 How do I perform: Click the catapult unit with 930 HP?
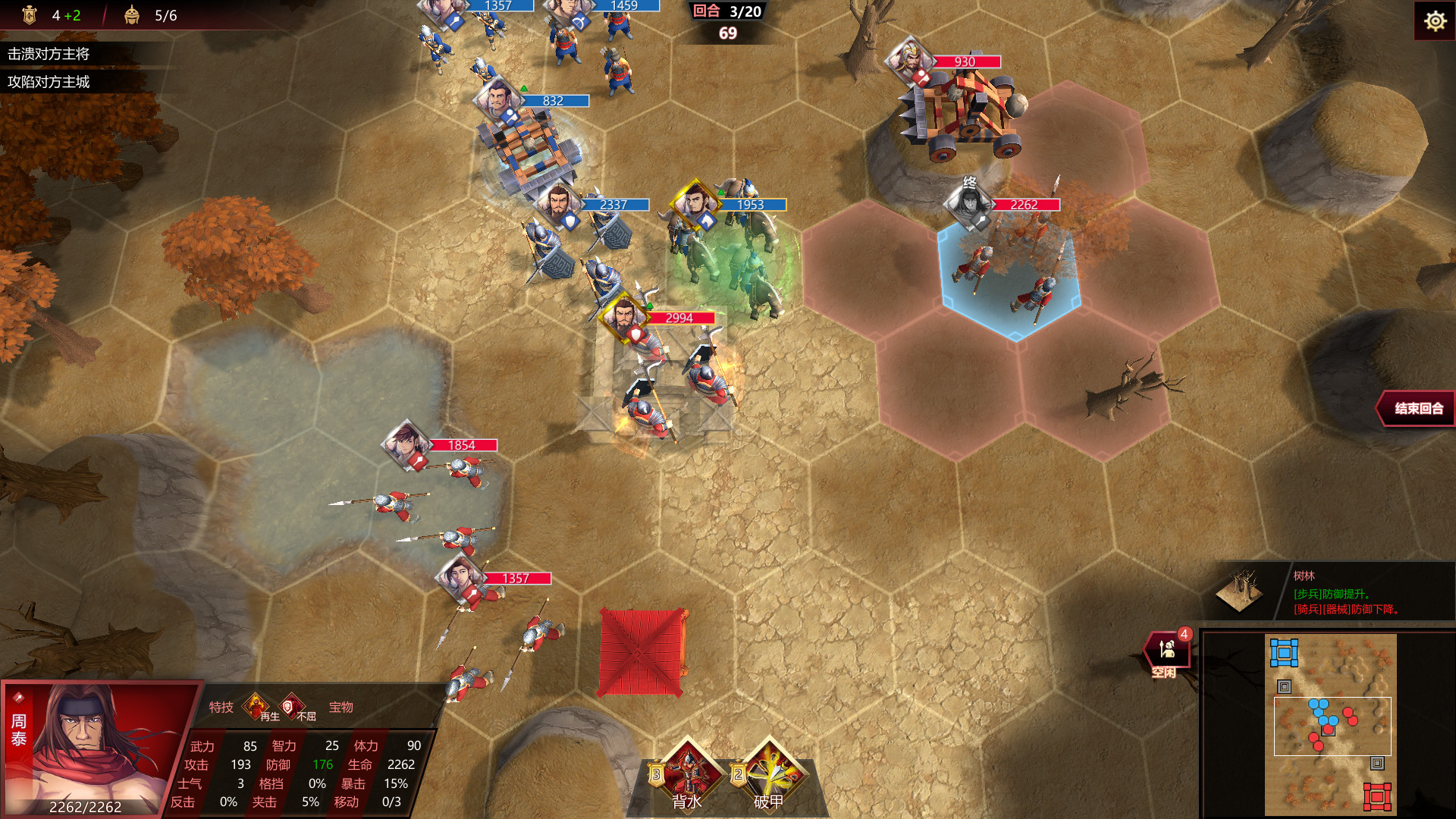coord(963,114)
